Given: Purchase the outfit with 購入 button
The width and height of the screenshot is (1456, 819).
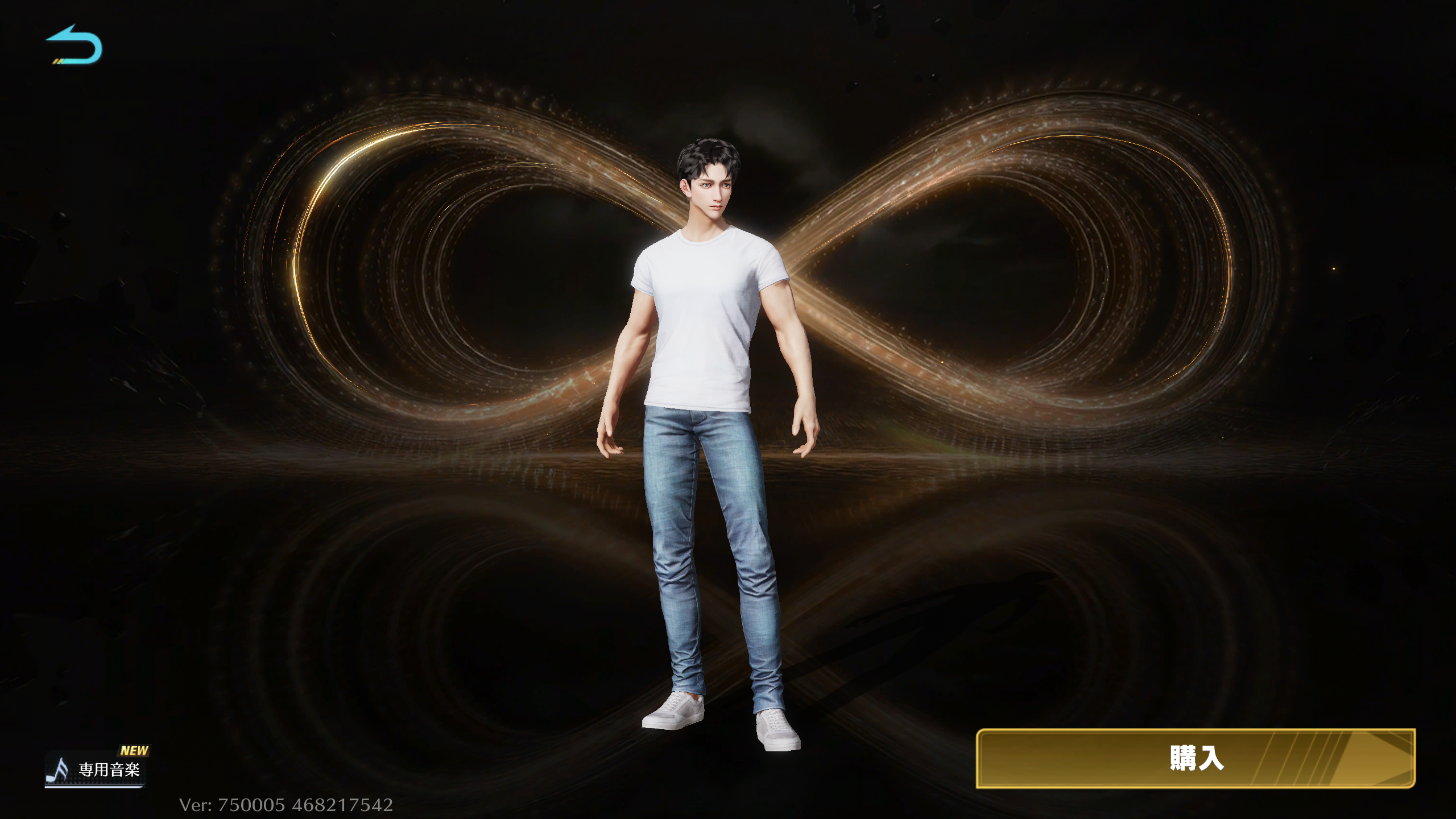Looking at the screenshot, I should point(1195,758).
